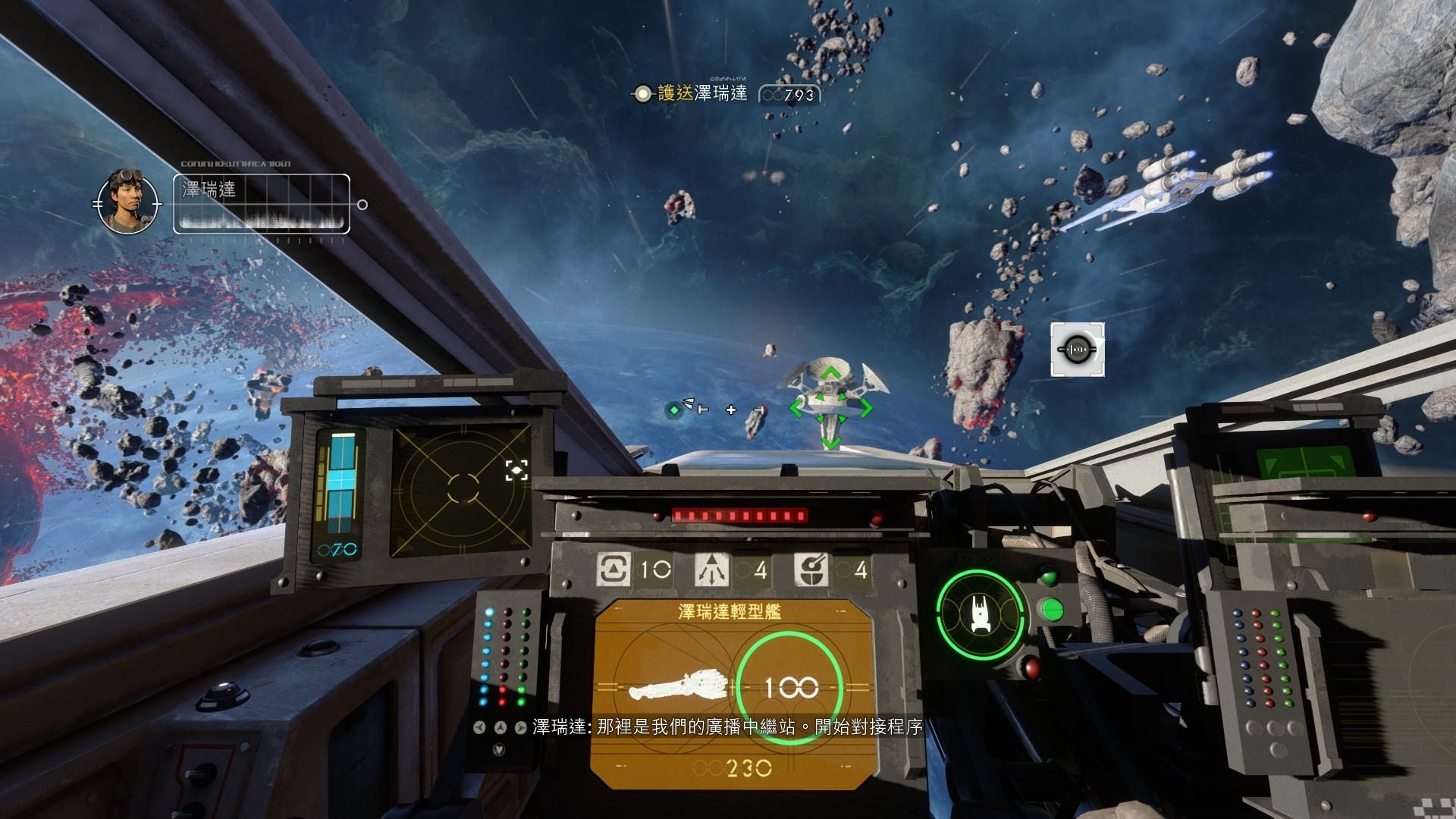Select the white square objective marker
The image size is (1456, 819).
coord(1077,350)
